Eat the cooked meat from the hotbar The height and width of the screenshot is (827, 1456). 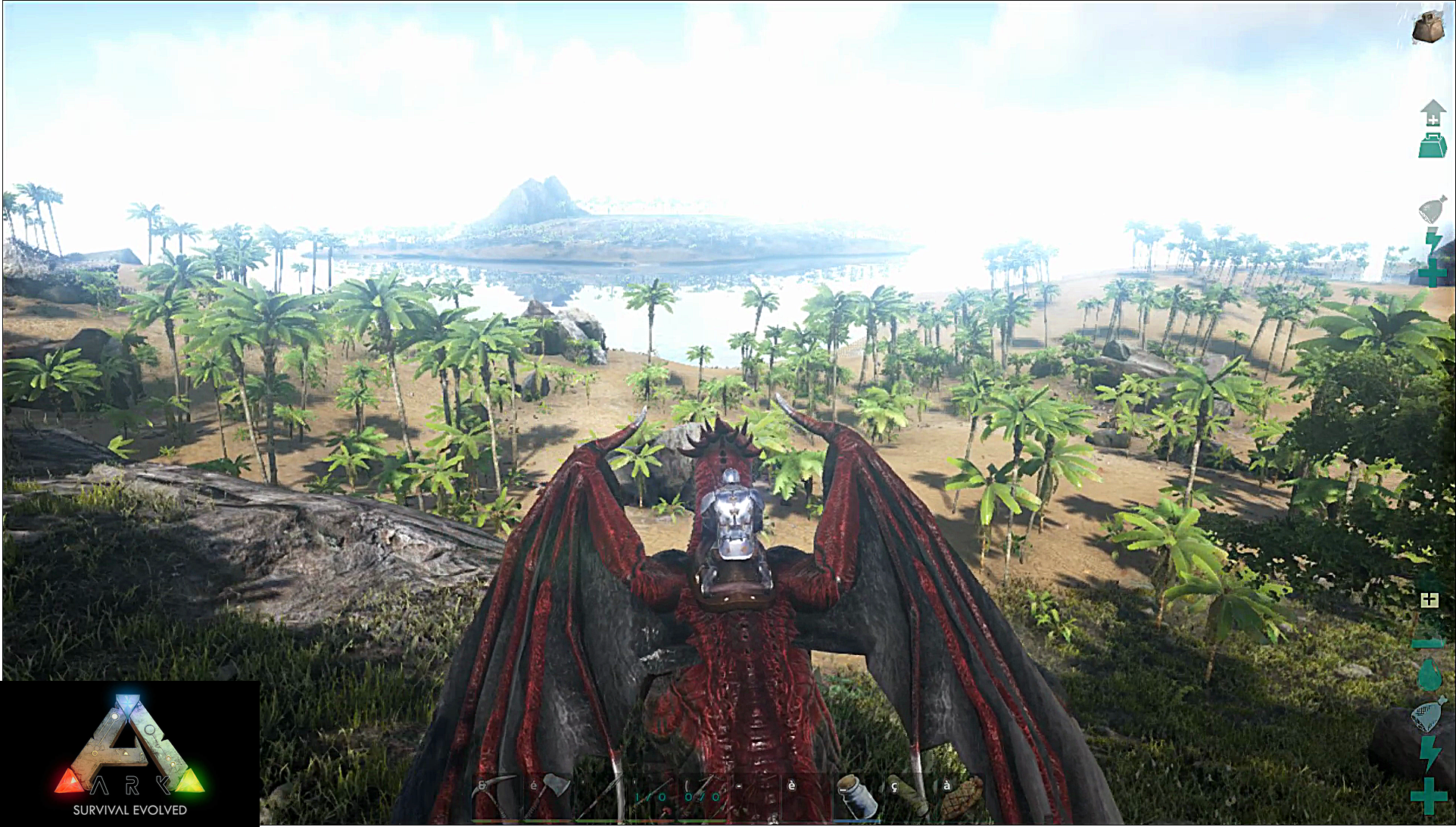(x=960, y=797)
